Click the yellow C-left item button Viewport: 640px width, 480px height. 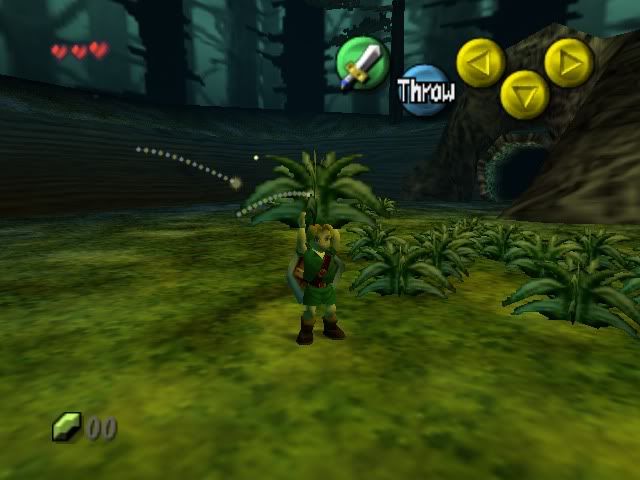[480, 62]
